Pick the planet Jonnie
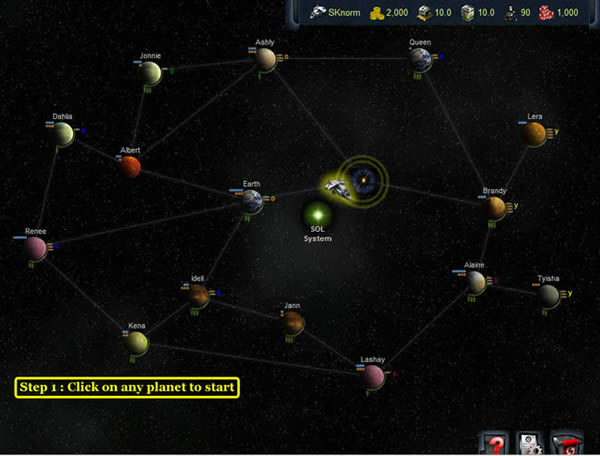600x456 pixels. pyautogui.click(x=151, y=73)
